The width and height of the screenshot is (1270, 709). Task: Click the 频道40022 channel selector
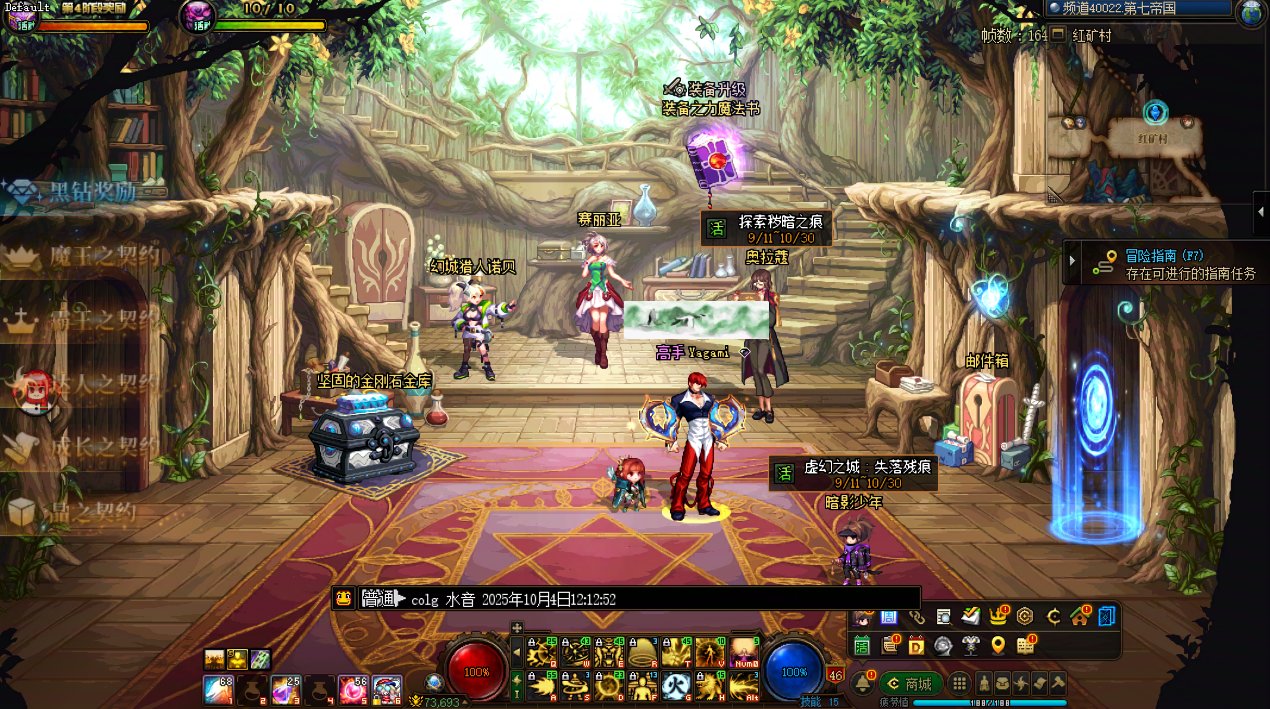coord(1138,9)
